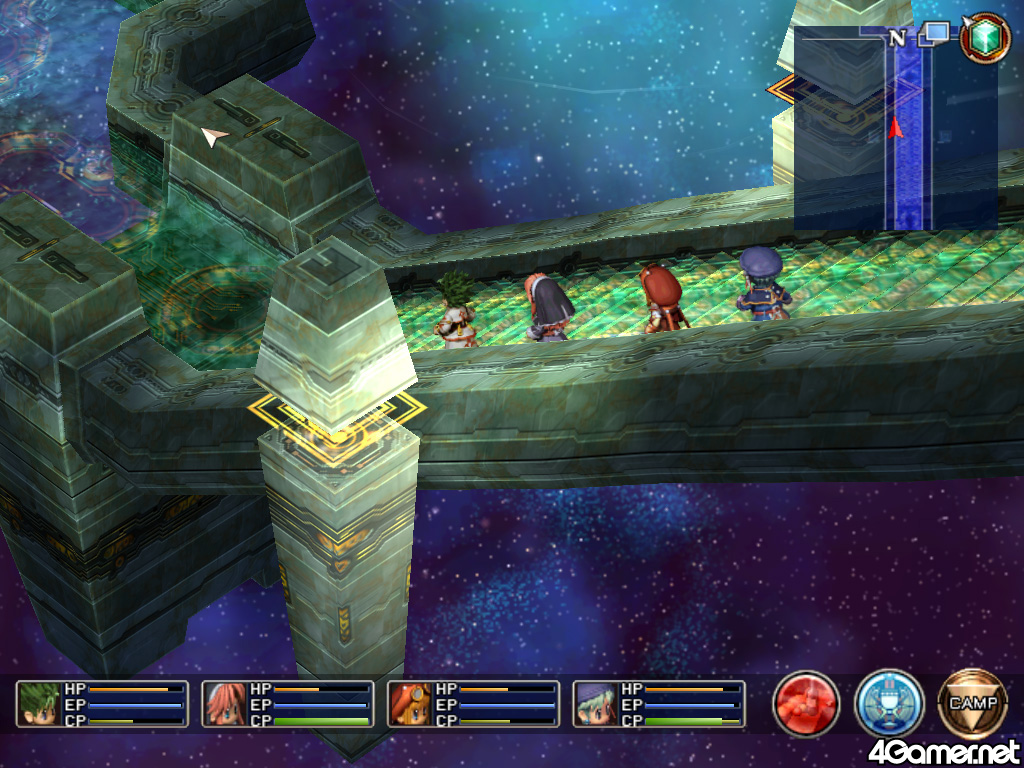The width and height of the screenshot is (1024, 768).
Task: Select the green-haired party member portrait
Action: pyautogui.click(x=39, y=704)
